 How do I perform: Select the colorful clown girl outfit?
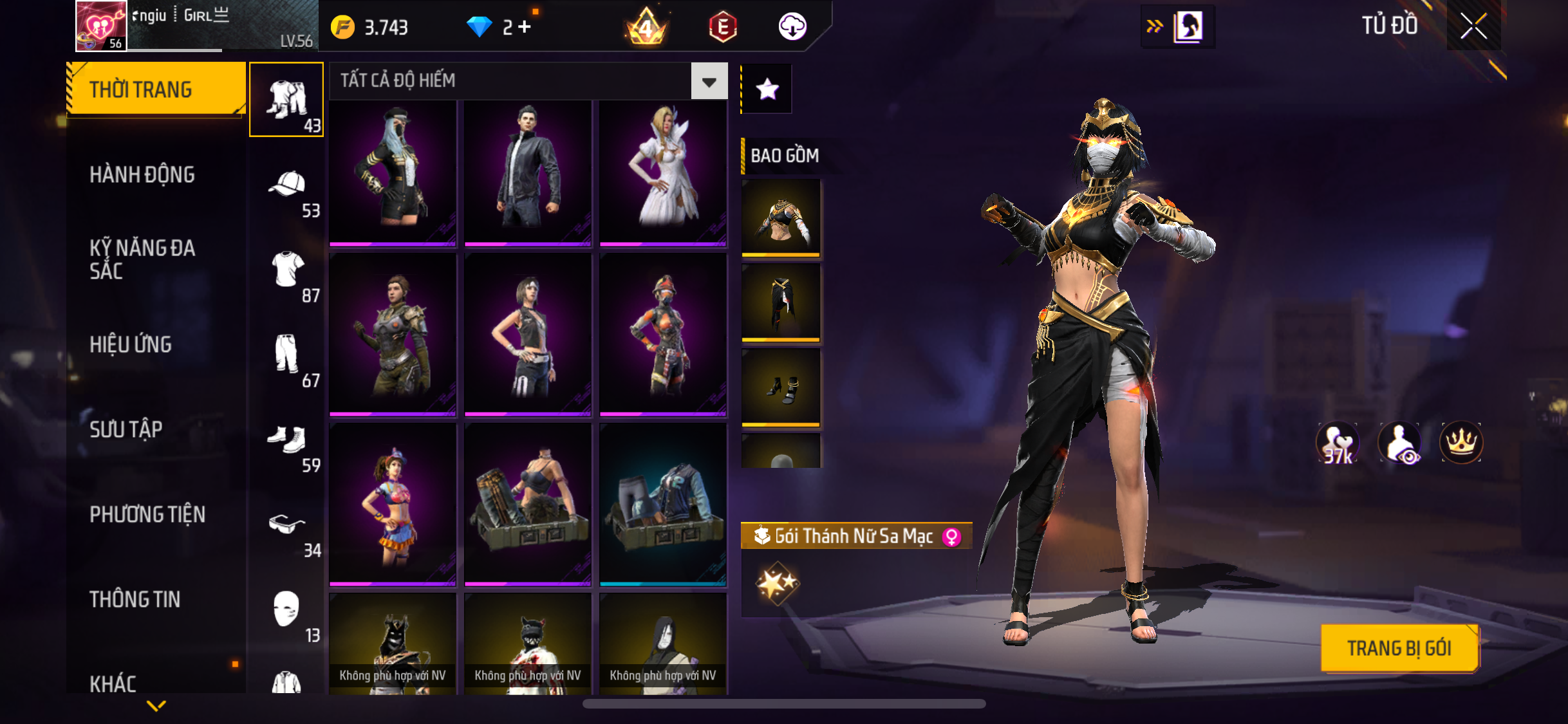point(393,505)
